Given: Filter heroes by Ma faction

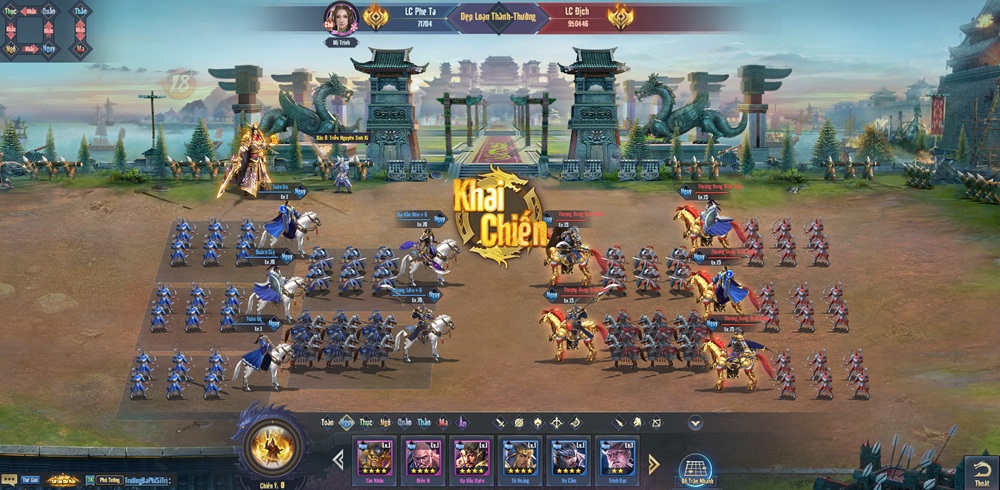Looking at the screenshot, I should coord(443,422).
